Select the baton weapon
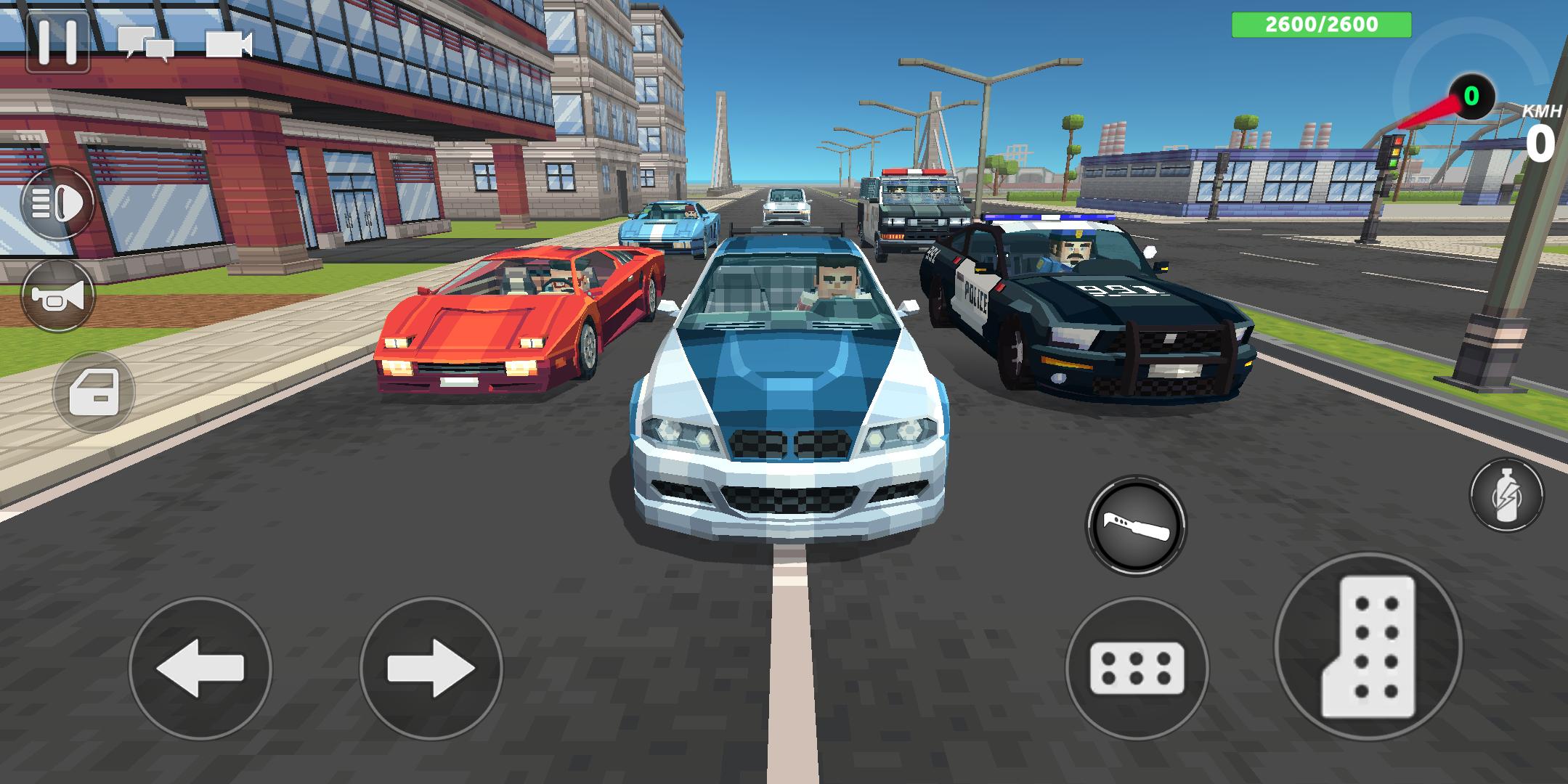This screenshot has height=784, width=1568. pos(1137,526)
